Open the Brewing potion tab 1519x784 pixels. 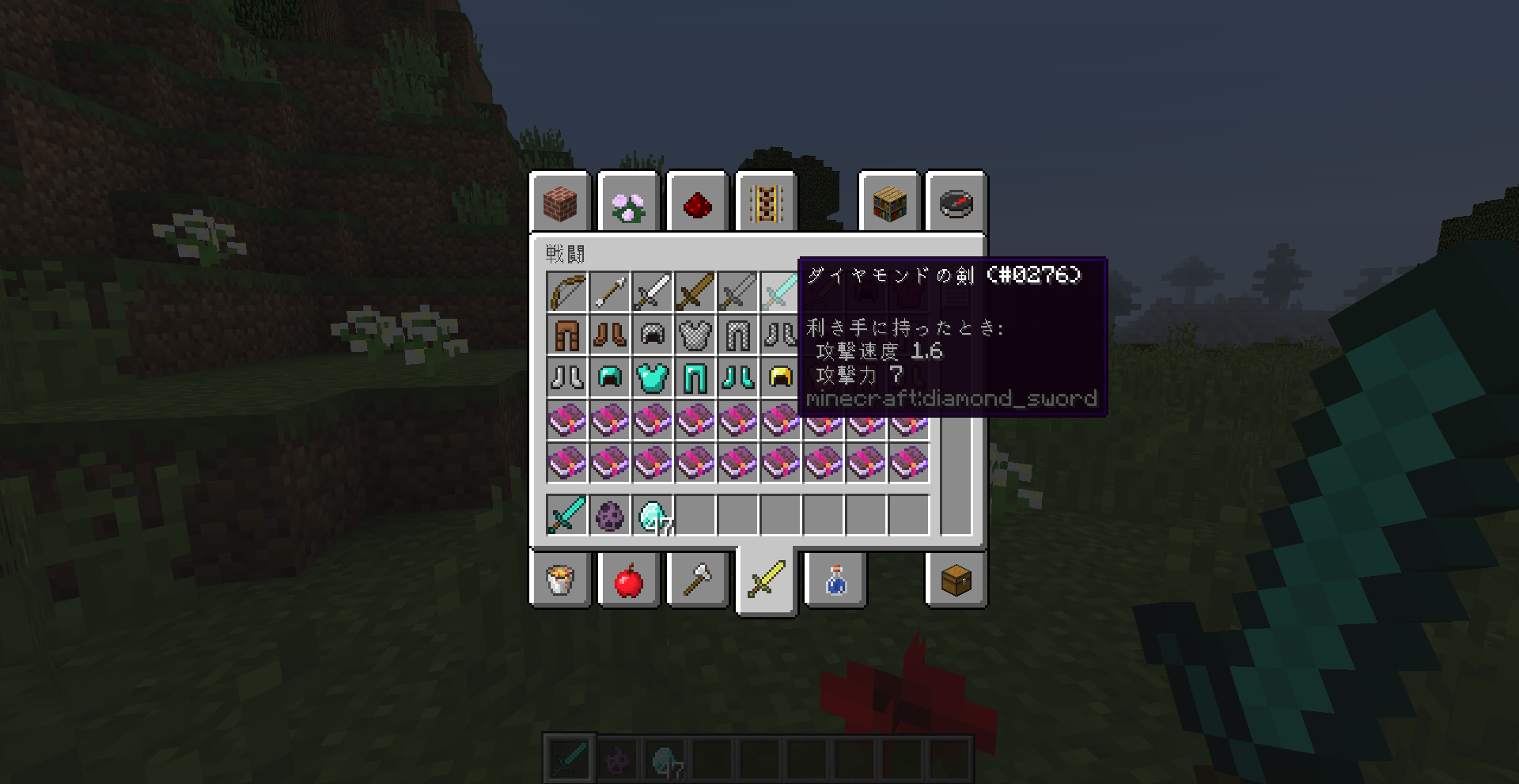[835, 581]
